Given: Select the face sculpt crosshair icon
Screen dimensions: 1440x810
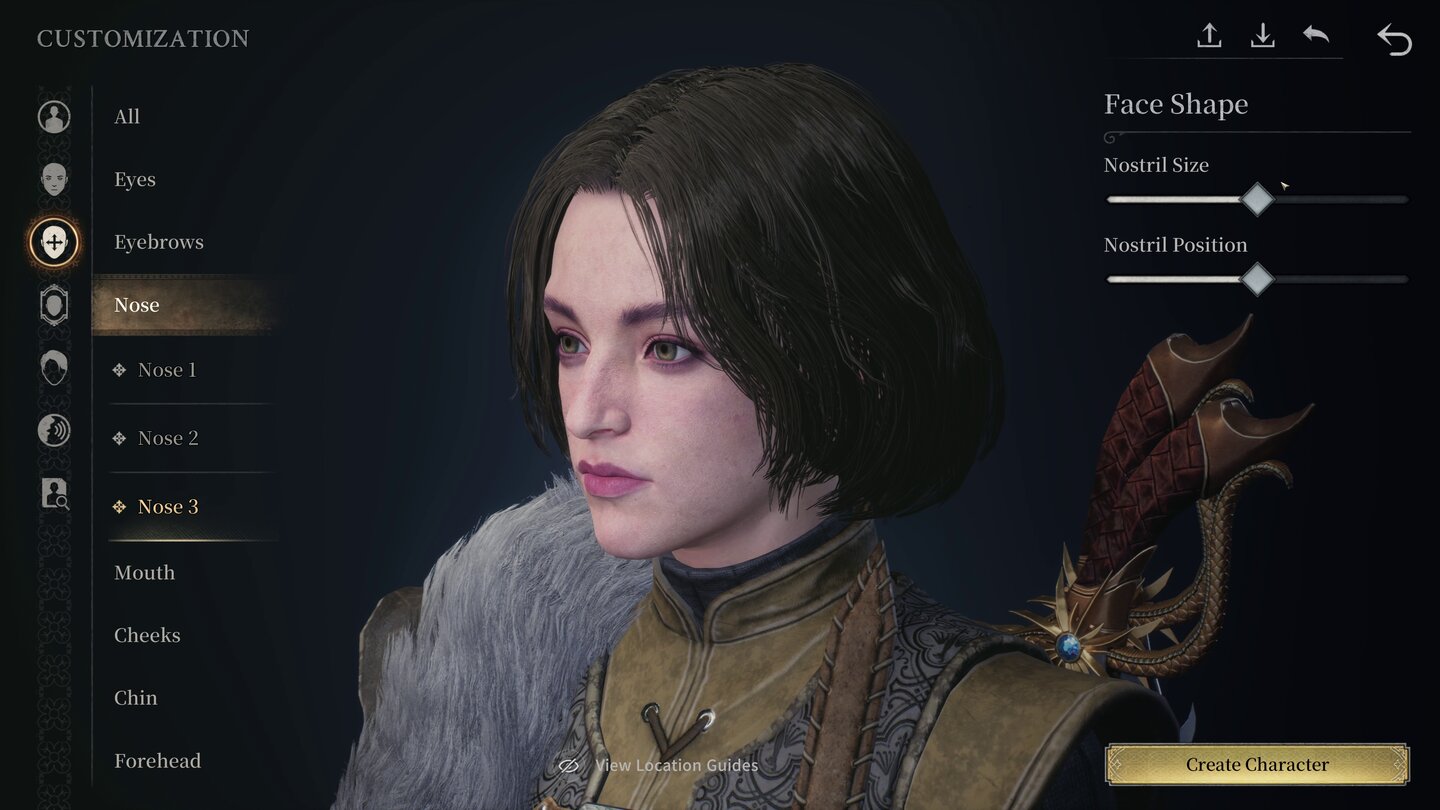Looking at the screenshot, I should pyautogui.click(x=53, y=242).
